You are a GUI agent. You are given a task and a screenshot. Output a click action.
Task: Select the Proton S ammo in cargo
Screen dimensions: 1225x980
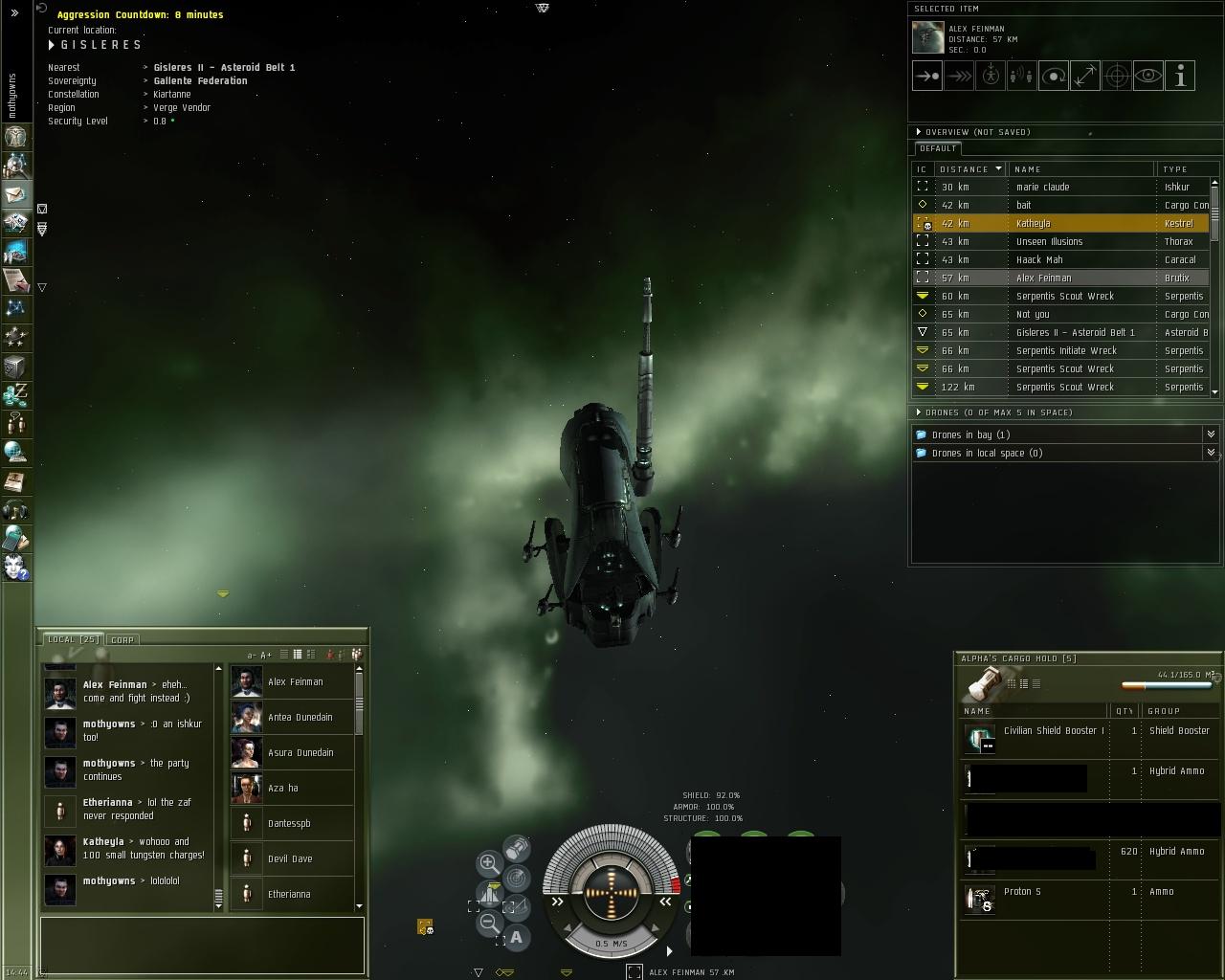click(x=1022, y=892)
